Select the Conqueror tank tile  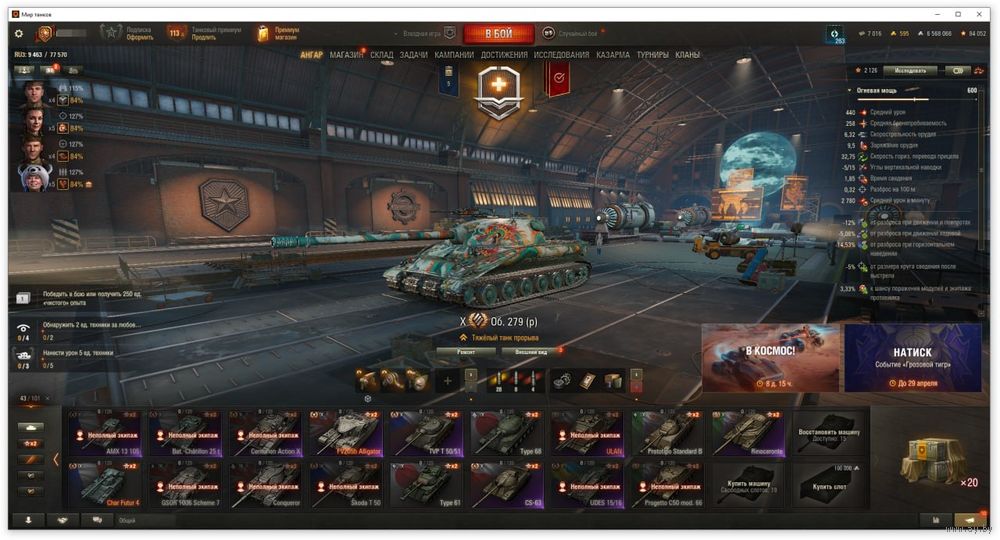266,484
